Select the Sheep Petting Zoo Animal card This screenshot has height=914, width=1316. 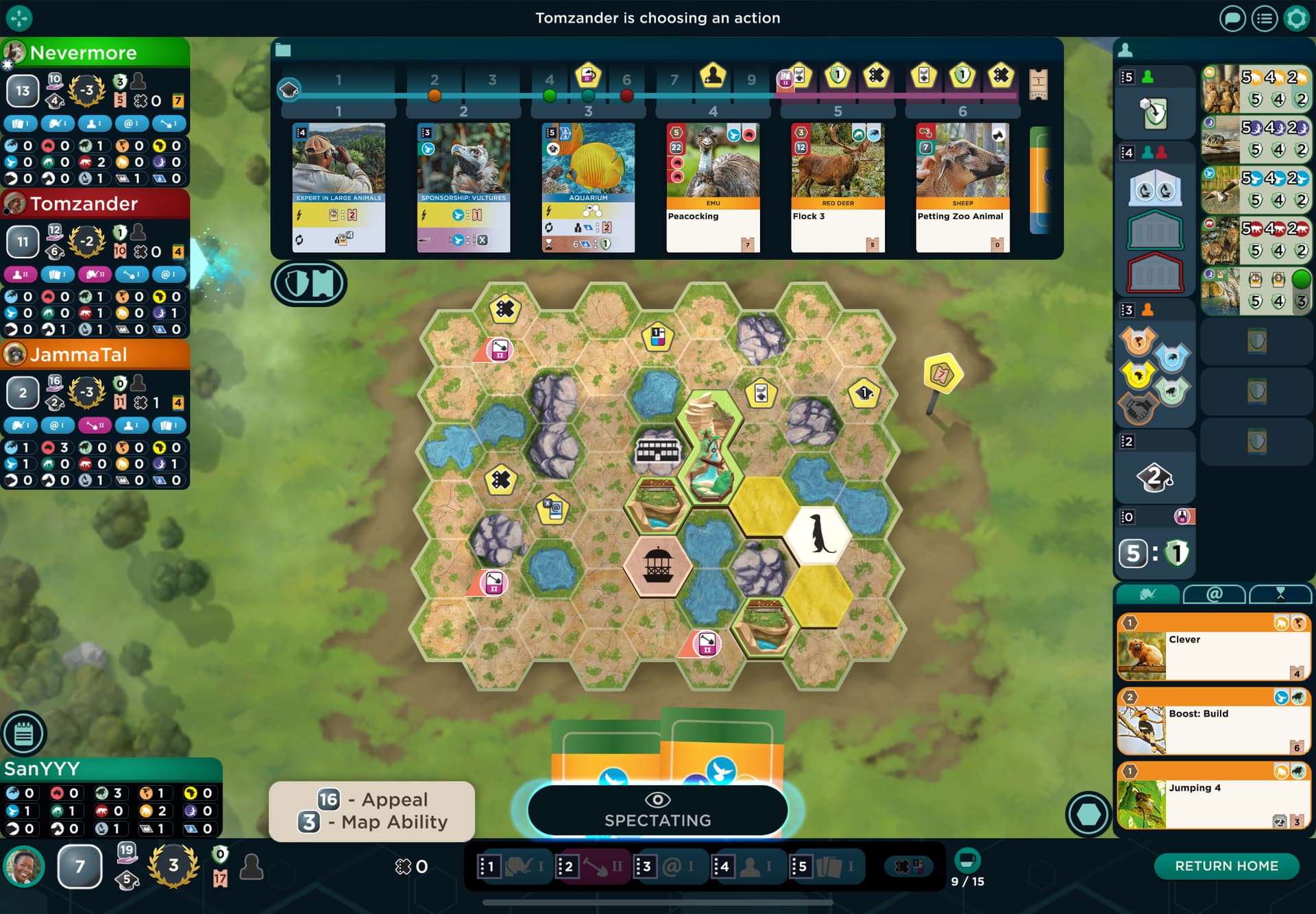point(962,187)
